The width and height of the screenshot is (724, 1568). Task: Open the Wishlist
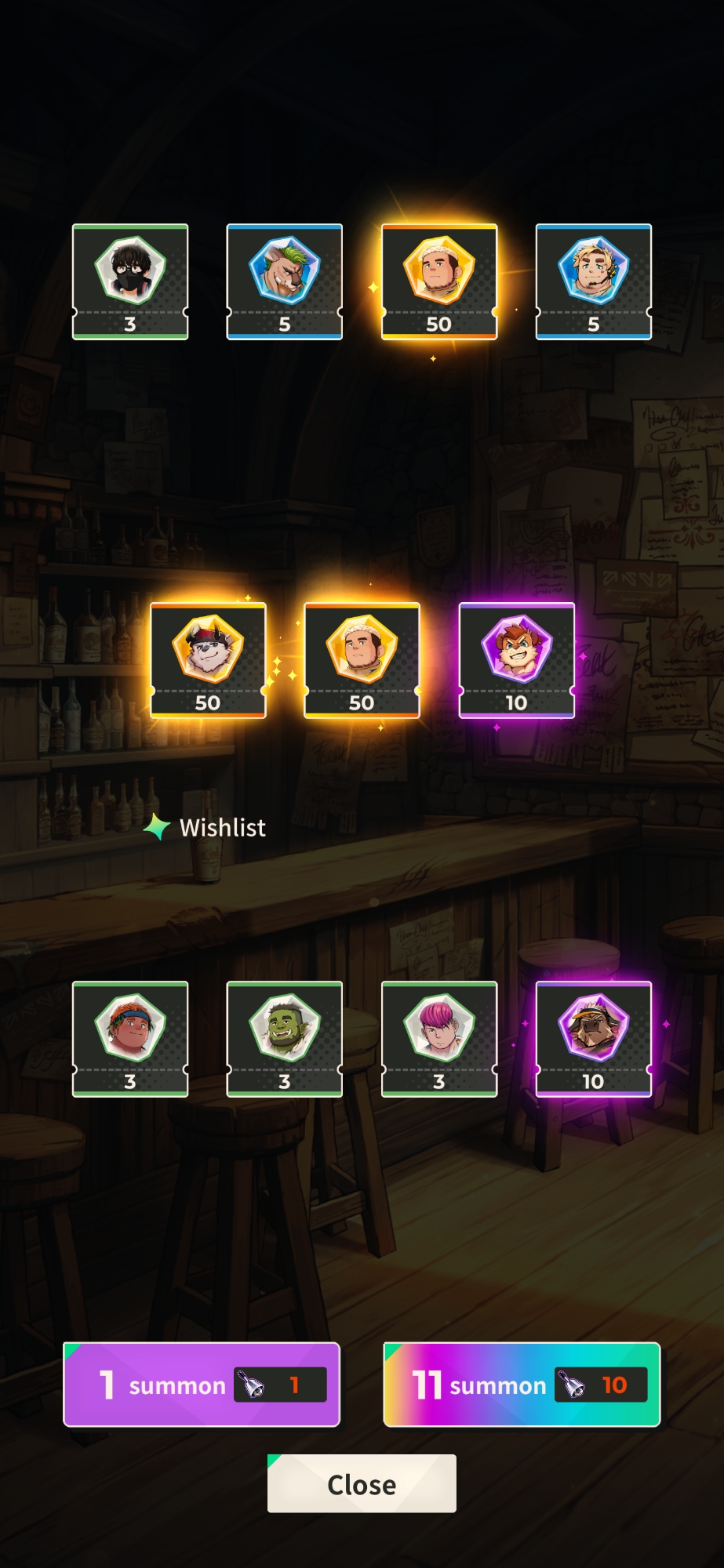click(206, 827)
